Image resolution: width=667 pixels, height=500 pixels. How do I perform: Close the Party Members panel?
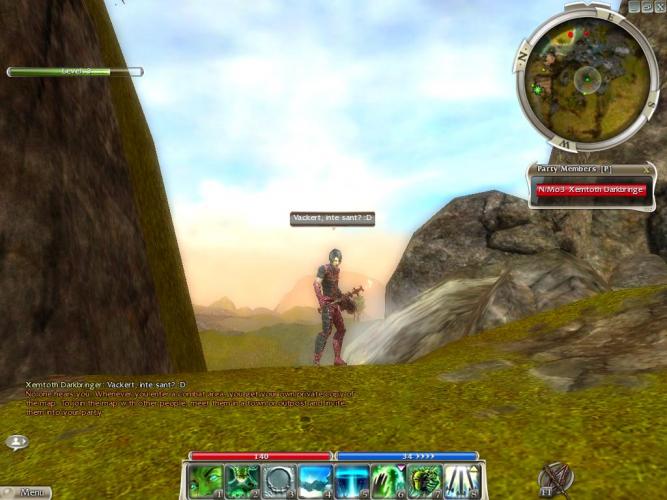click(x=648, y=169)
